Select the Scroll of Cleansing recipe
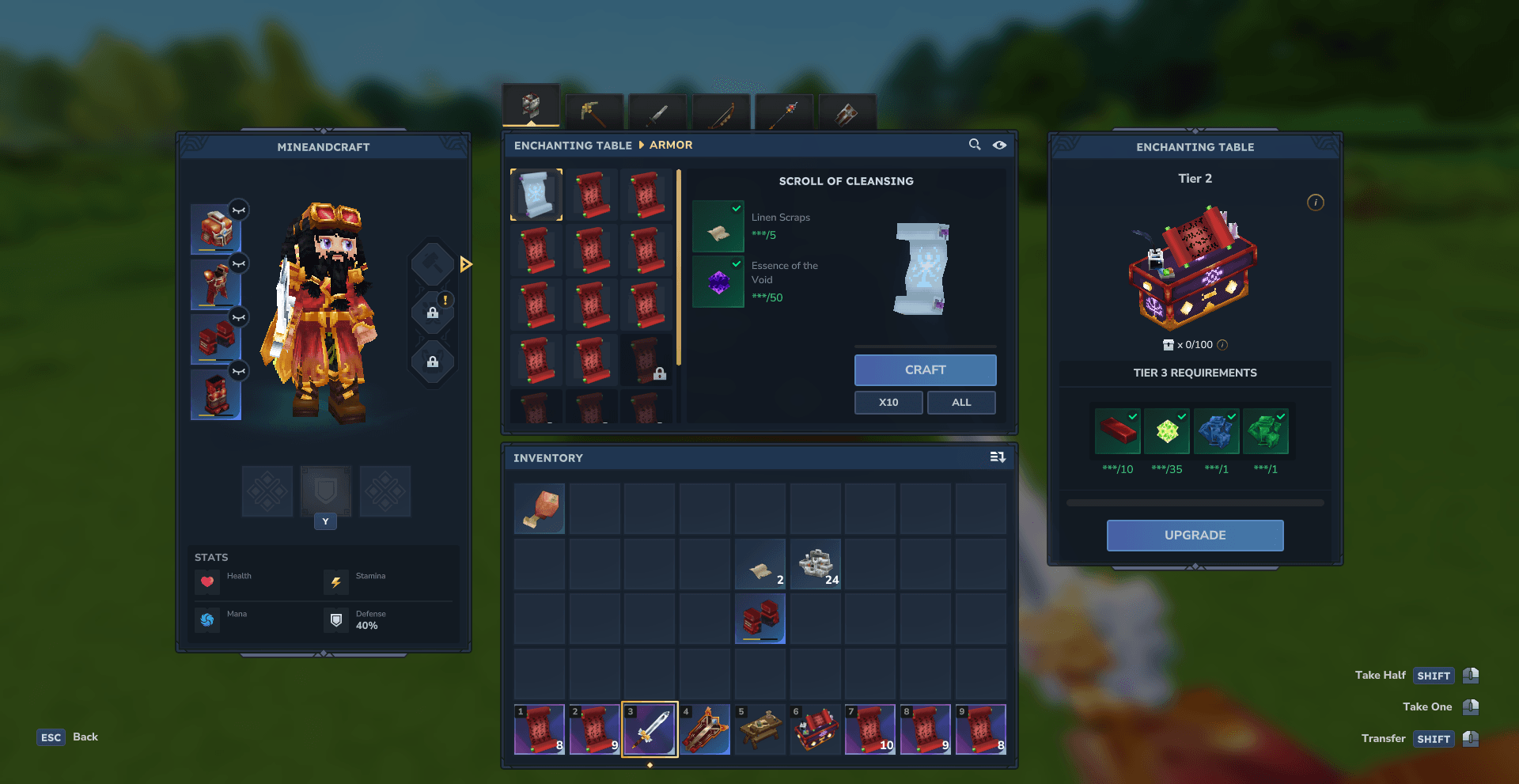Image resolution: width=1519 pixels, height=784 pixels. 536,195
